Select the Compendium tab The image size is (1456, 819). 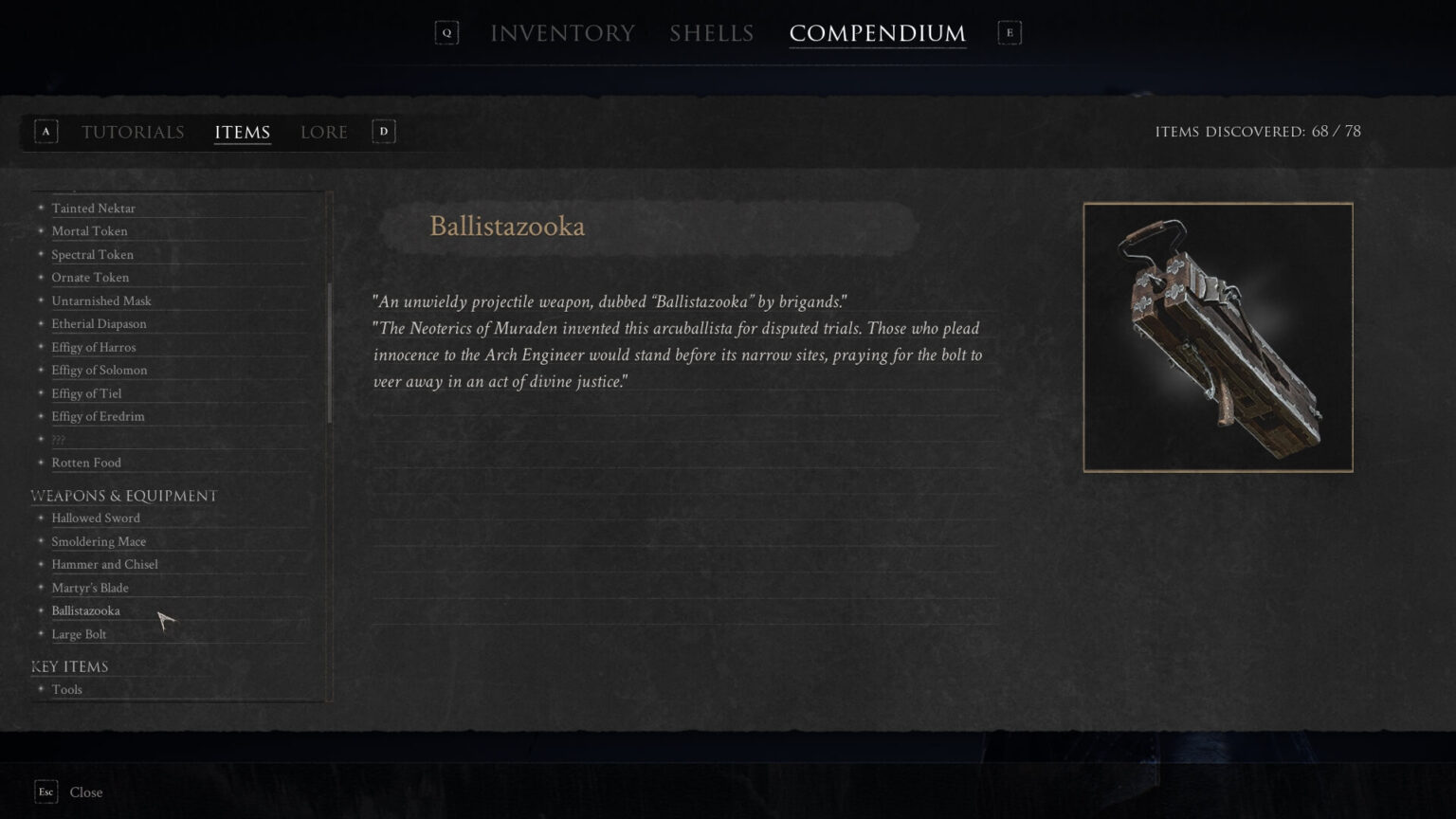pos(877,33)
